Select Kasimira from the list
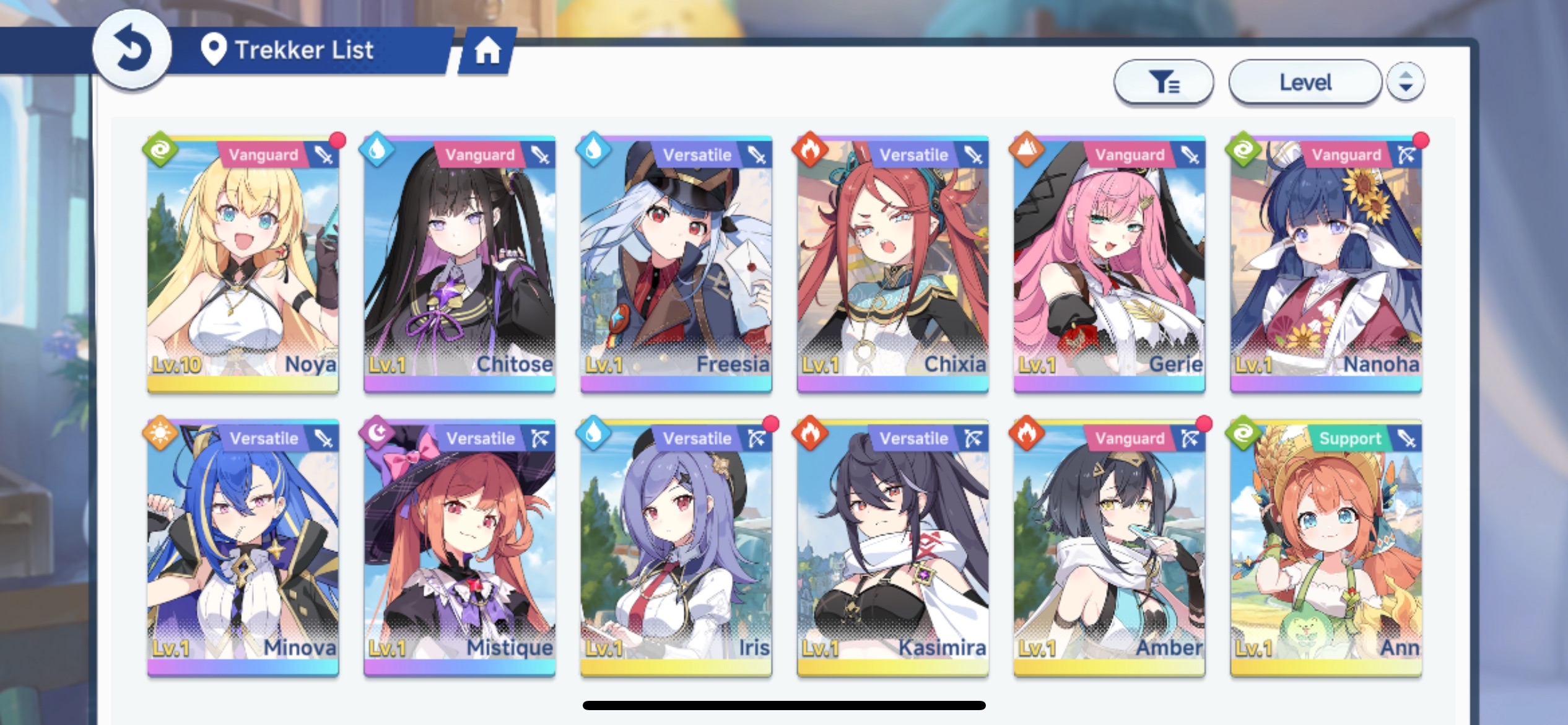The width and height of the screenshot is (1568, 725). [x=892, y=547]
